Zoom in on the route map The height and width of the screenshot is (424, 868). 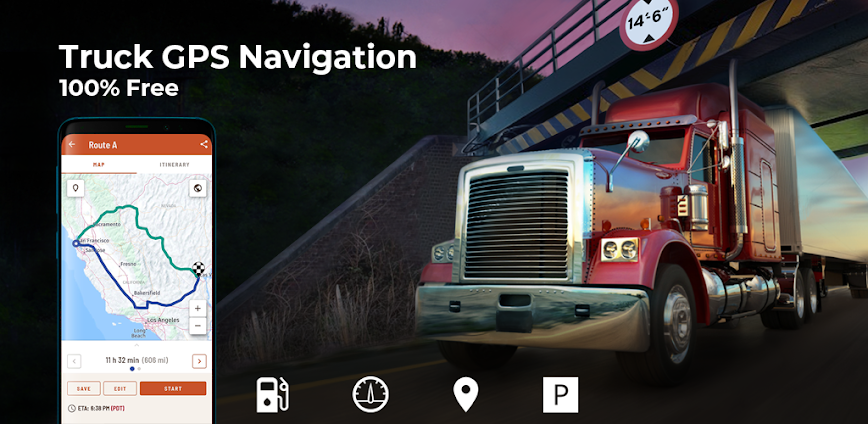[197, 309]
